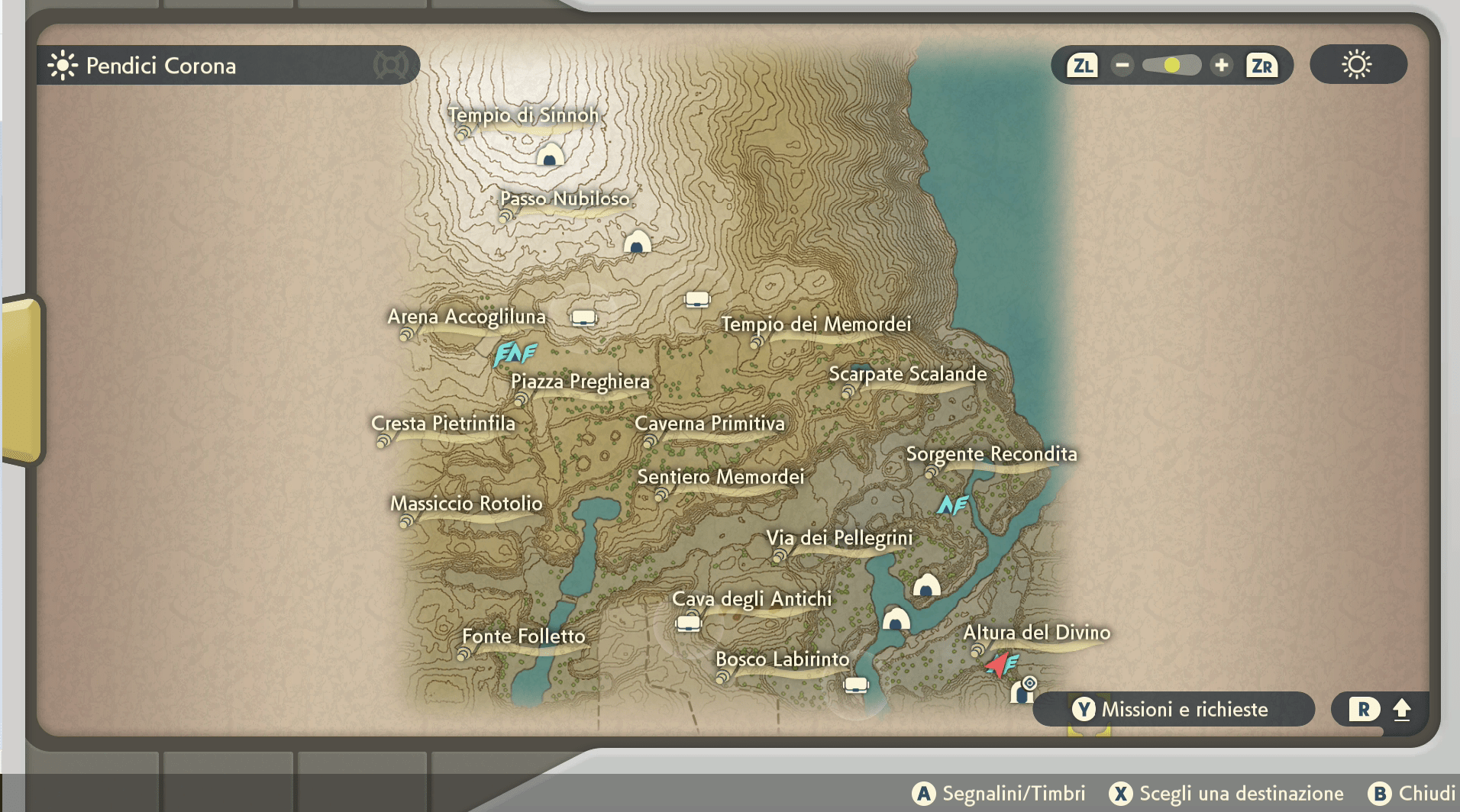This screenshot has width=1460, height=812.
Task: Select the Fonte Folletto location label
Action: point(523,636)
